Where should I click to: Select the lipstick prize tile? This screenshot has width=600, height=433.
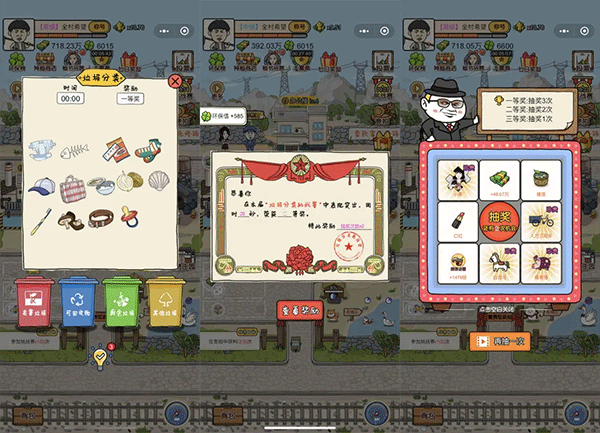coord(457,219)
